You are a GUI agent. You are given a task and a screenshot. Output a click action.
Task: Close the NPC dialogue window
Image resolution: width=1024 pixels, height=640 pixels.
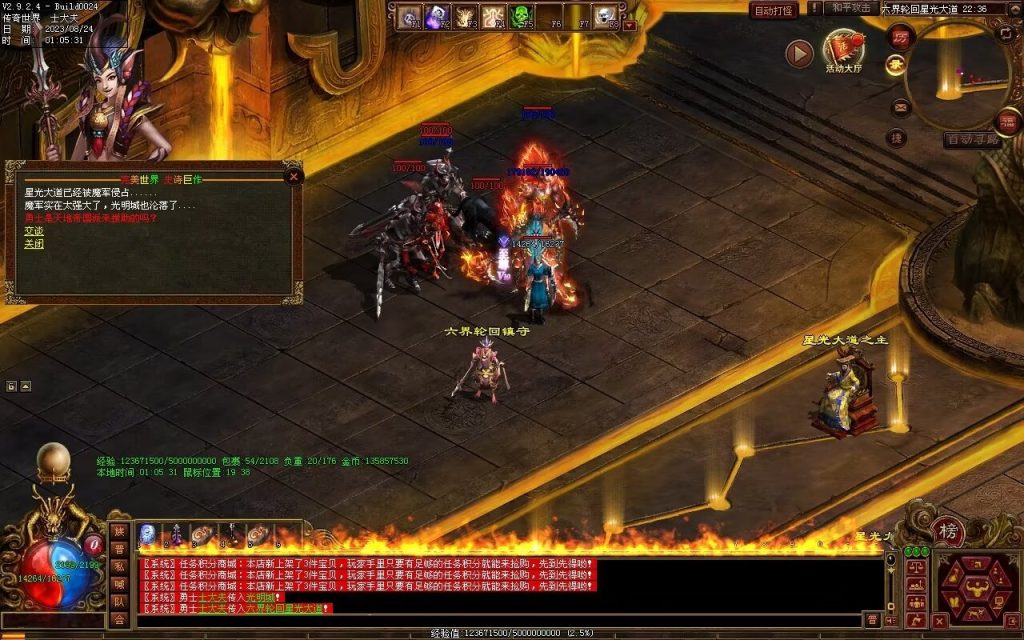pyautogui.click(x=293, y=176)
